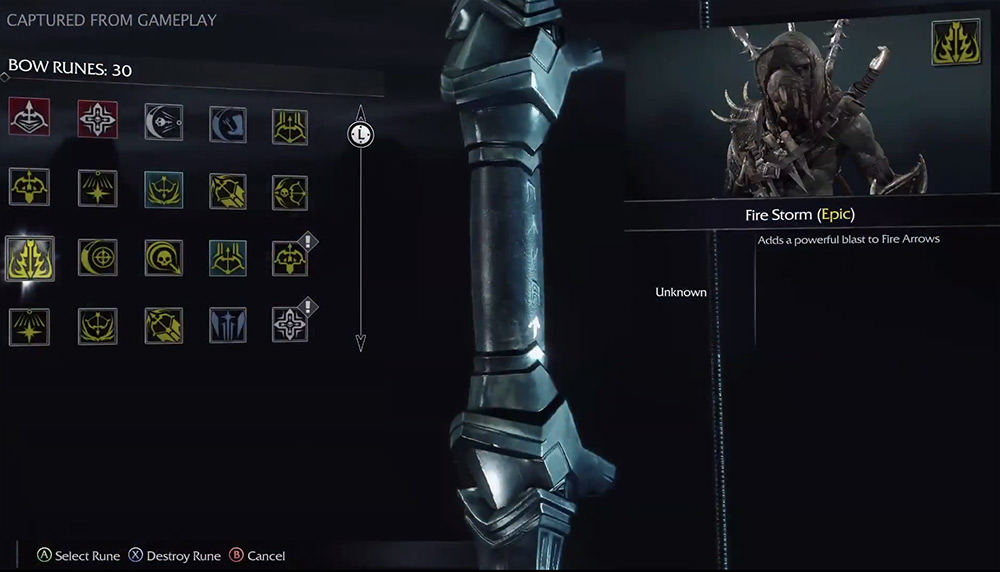Select the yellow bow rune marked with exclamation
Viewport: 1000px width, 572px height.
click(290, 258)
